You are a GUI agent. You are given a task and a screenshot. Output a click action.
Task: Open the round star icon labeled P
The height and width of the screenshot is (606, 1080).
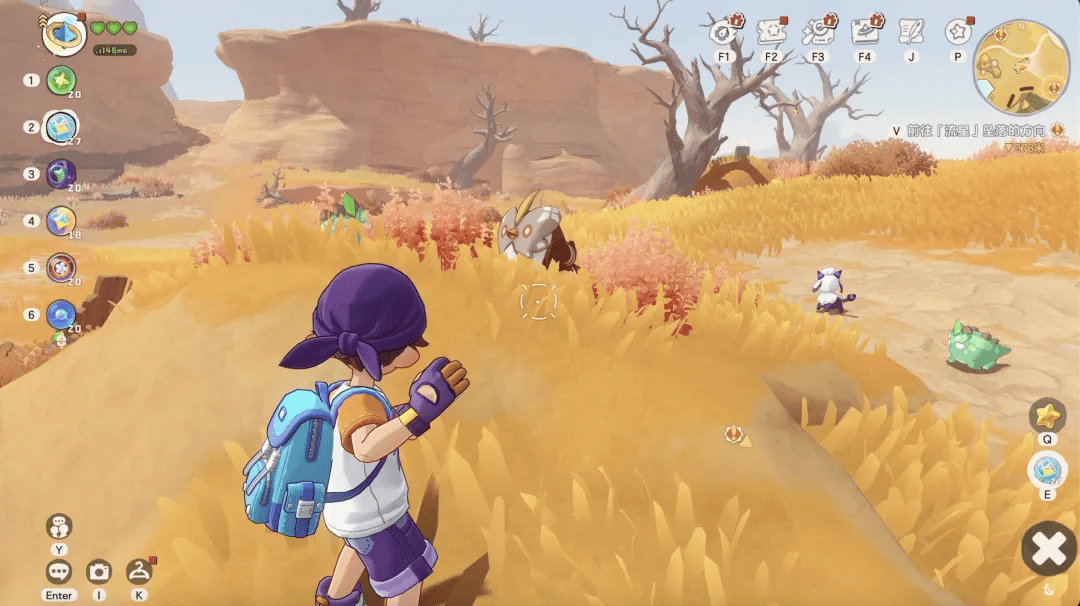[957, 32]
